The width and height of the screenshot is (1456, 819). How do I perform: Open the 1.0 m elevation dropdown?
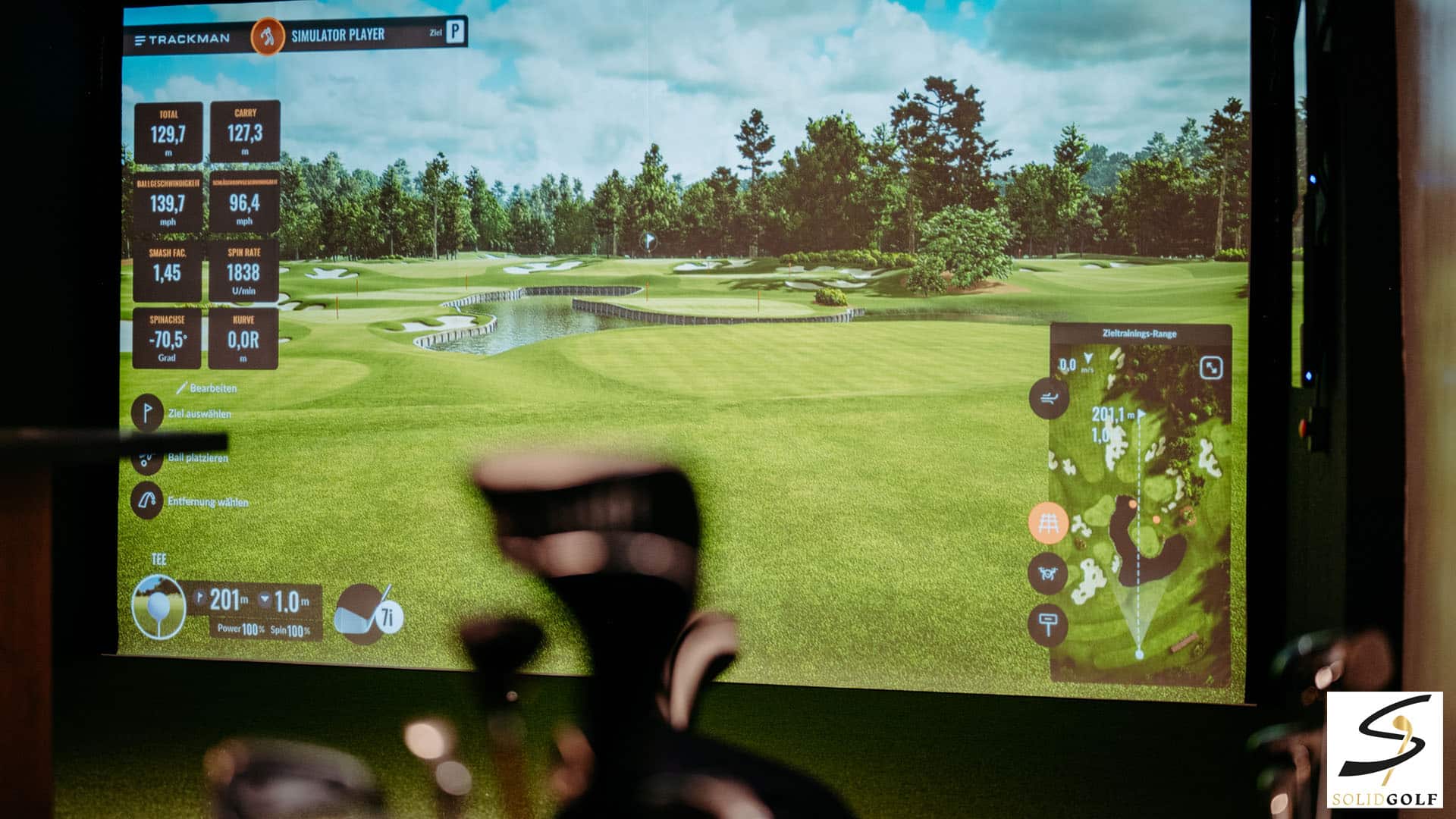coord(265,600)
